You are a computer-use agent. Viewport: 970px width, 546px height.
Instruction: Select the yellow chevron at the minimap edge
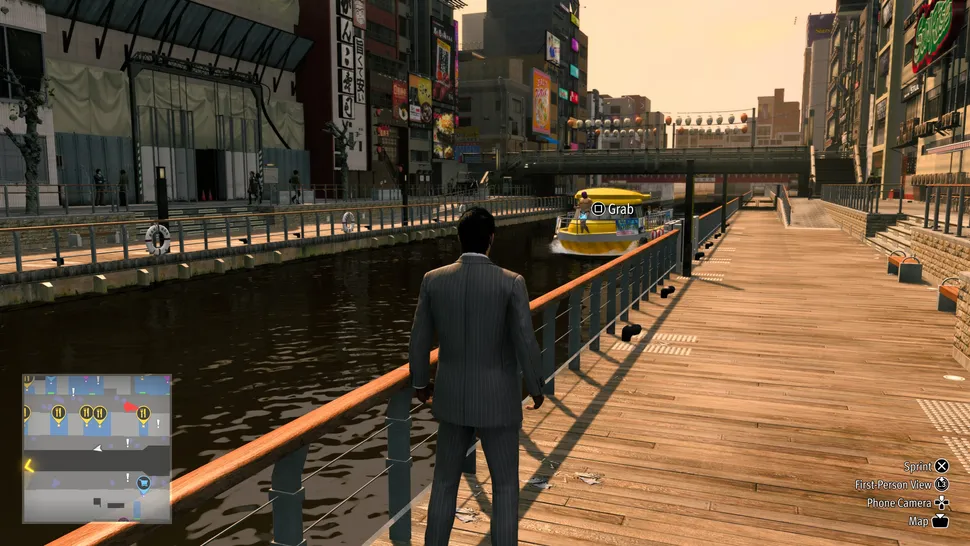point(28,464)
